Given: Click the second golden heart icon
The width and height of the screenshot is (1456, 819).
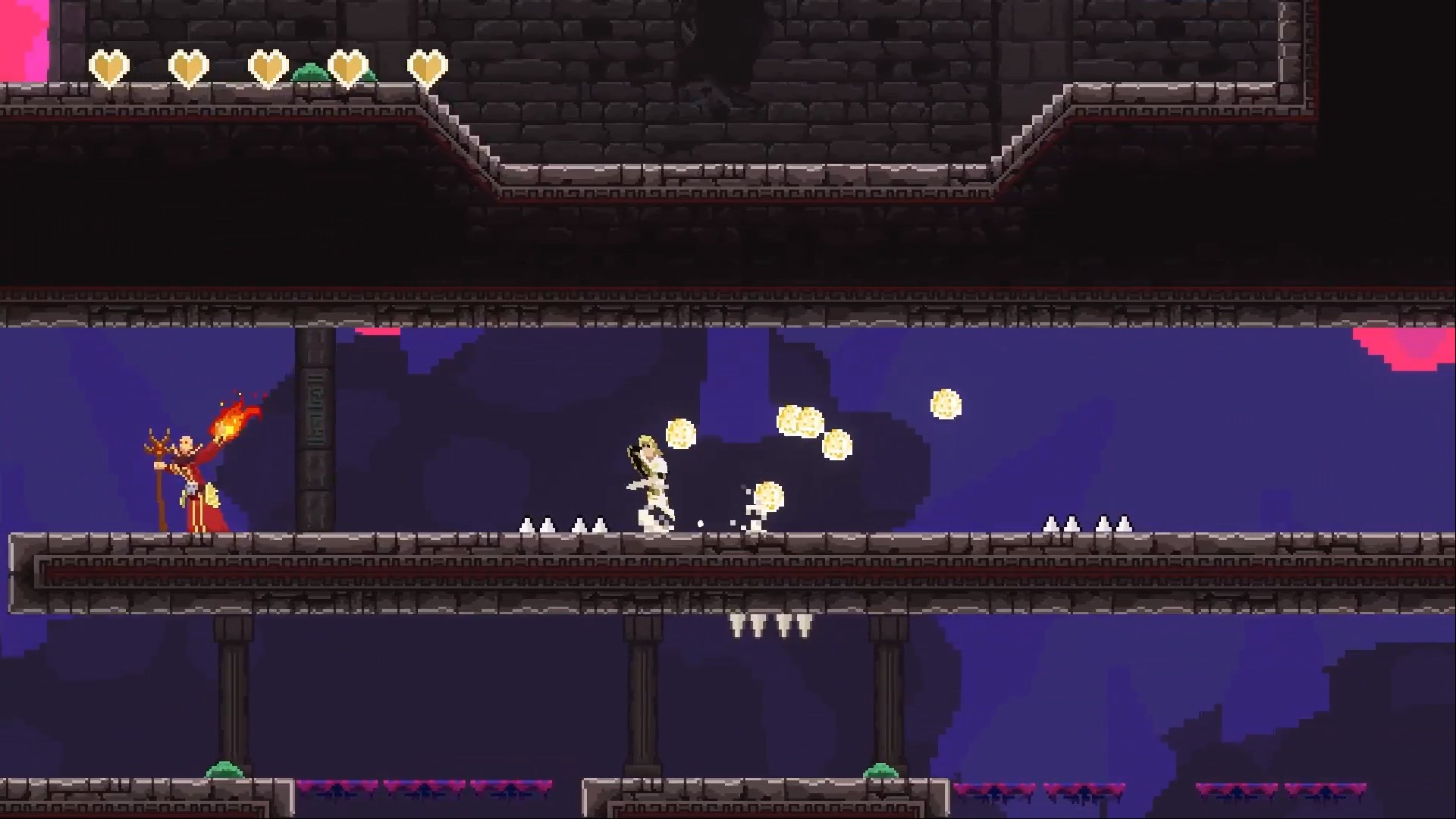Looking at the screenshot, I should coord(190,68).
